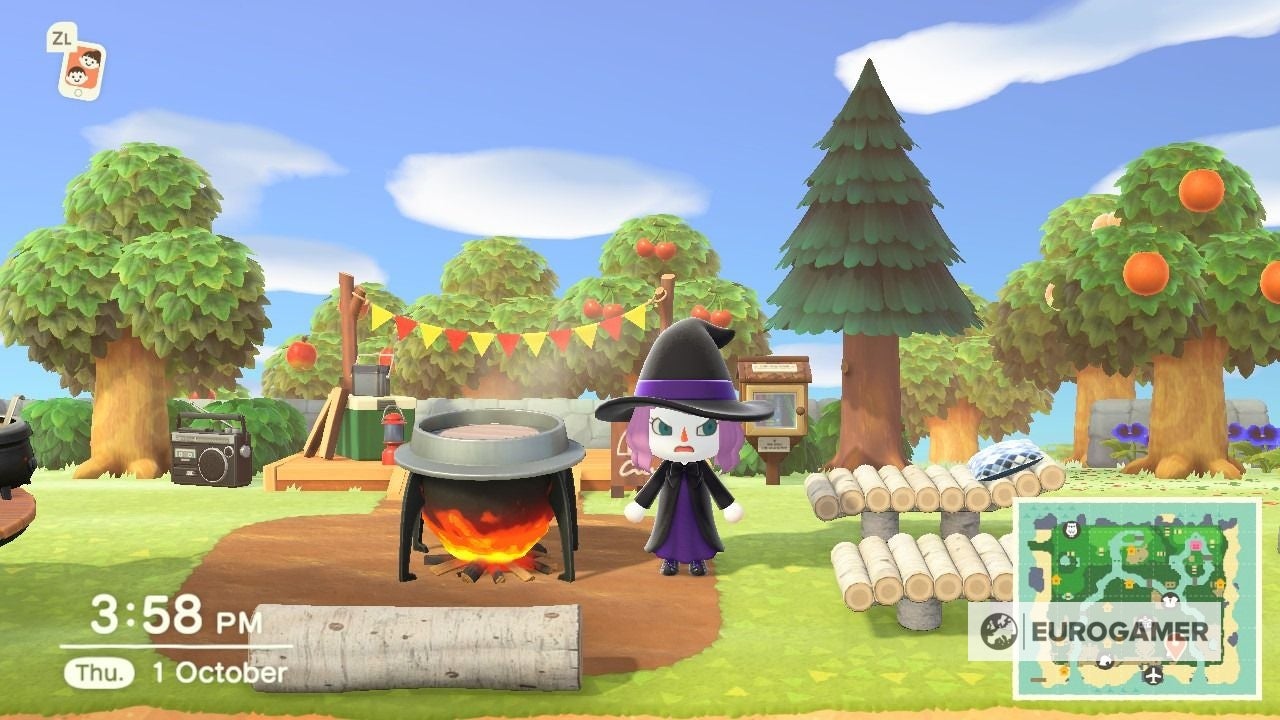1280x720 pixels.
Task: Toggle the lantern on the picnic bench
Action: (x=393, y=432)
